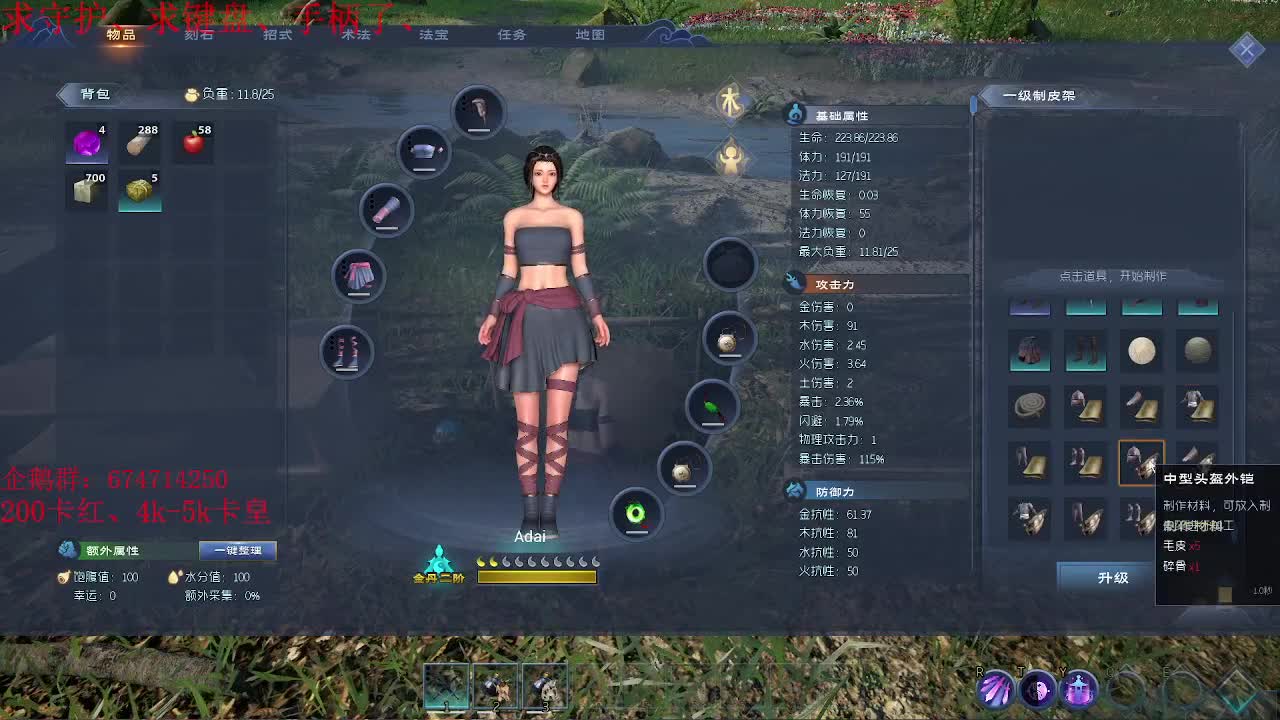
Task: Select the 术法 tab
Action: click(x=355, y=34)
